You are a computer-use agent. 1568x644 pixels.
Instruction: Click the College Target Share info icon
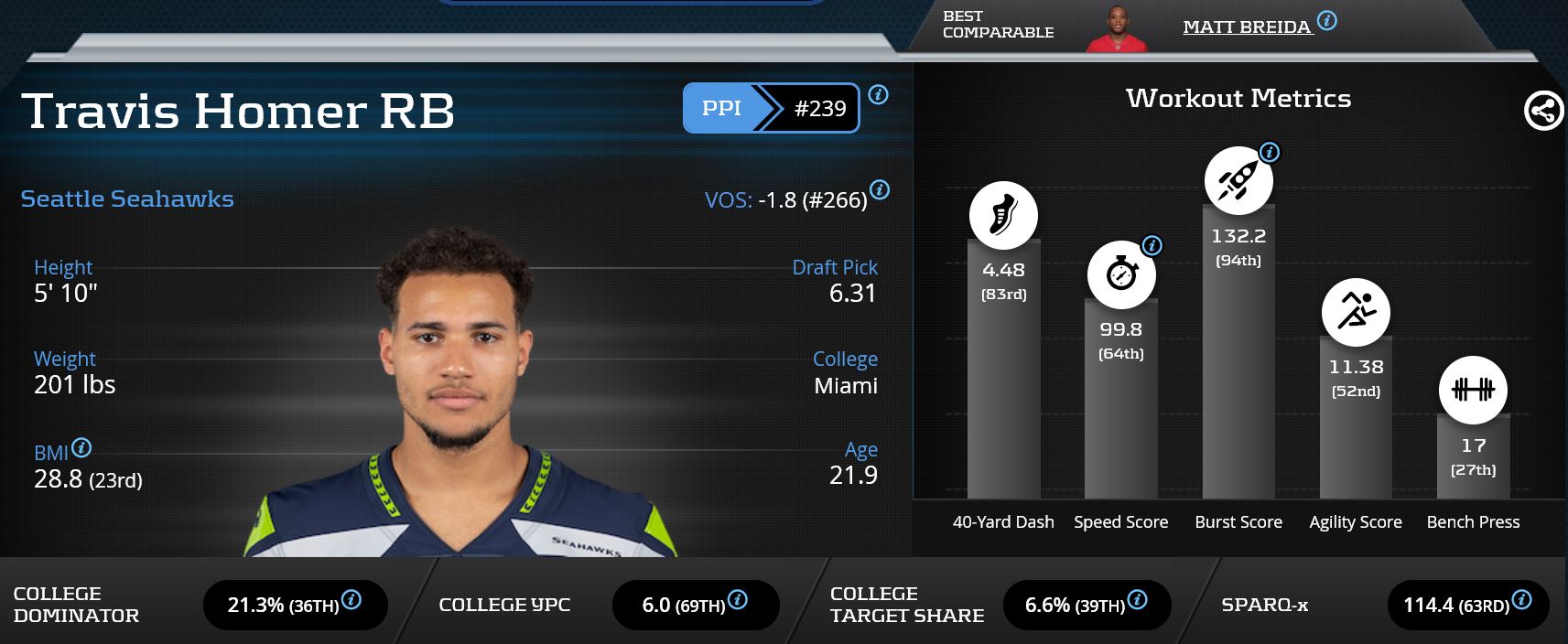coord(1138,600)
